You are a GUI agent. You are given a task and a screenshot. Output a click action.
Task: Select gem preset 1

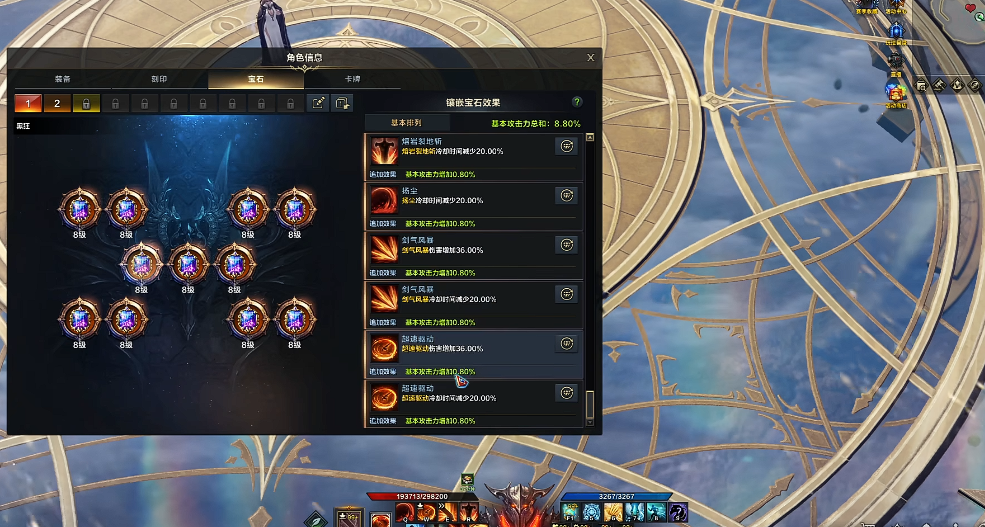point(28,103)
